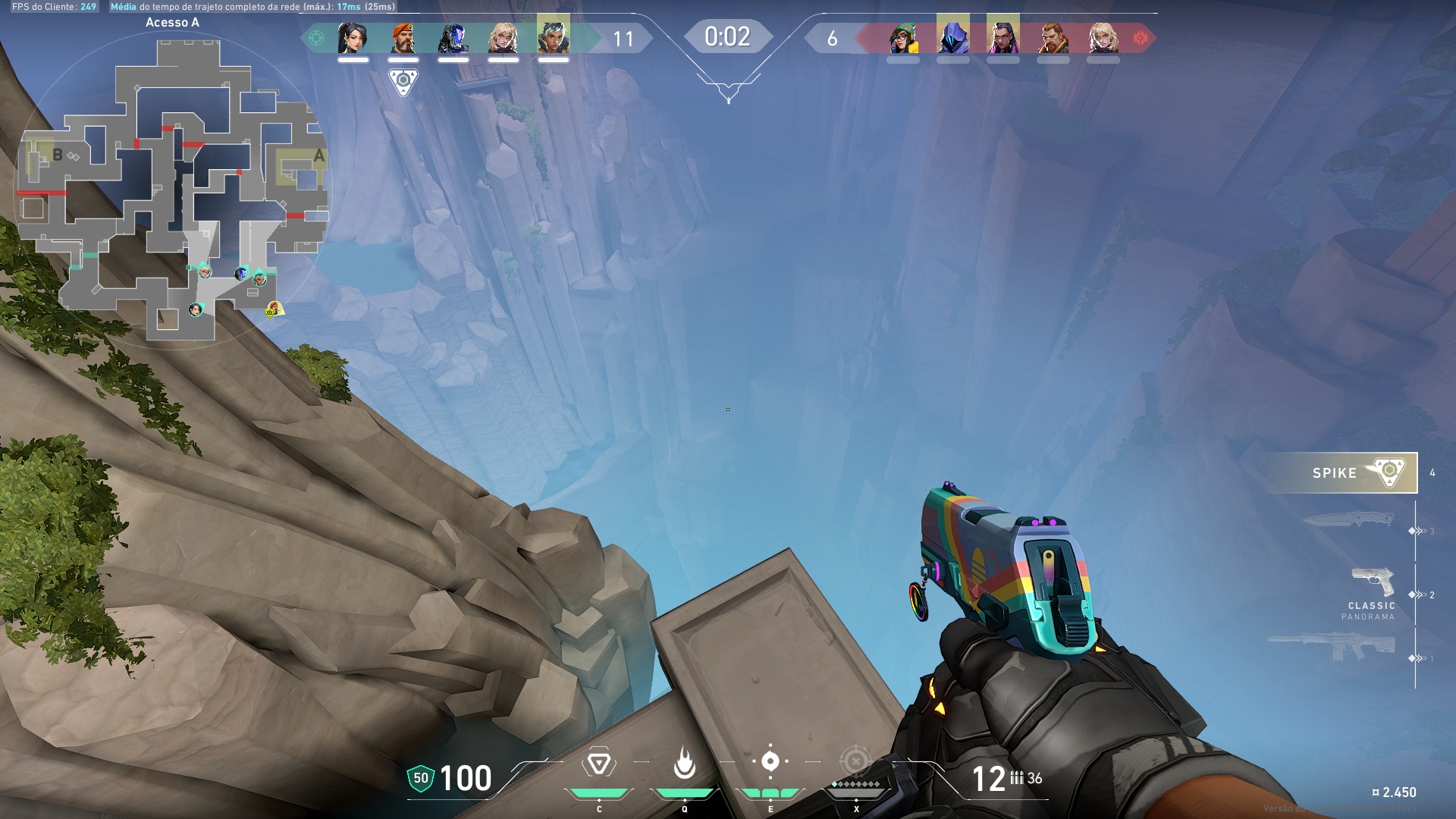The height and width of the screenshot is (819, 1456).
Task: Click the bearded enemy agent portrait
Action: pos(1053,38)
